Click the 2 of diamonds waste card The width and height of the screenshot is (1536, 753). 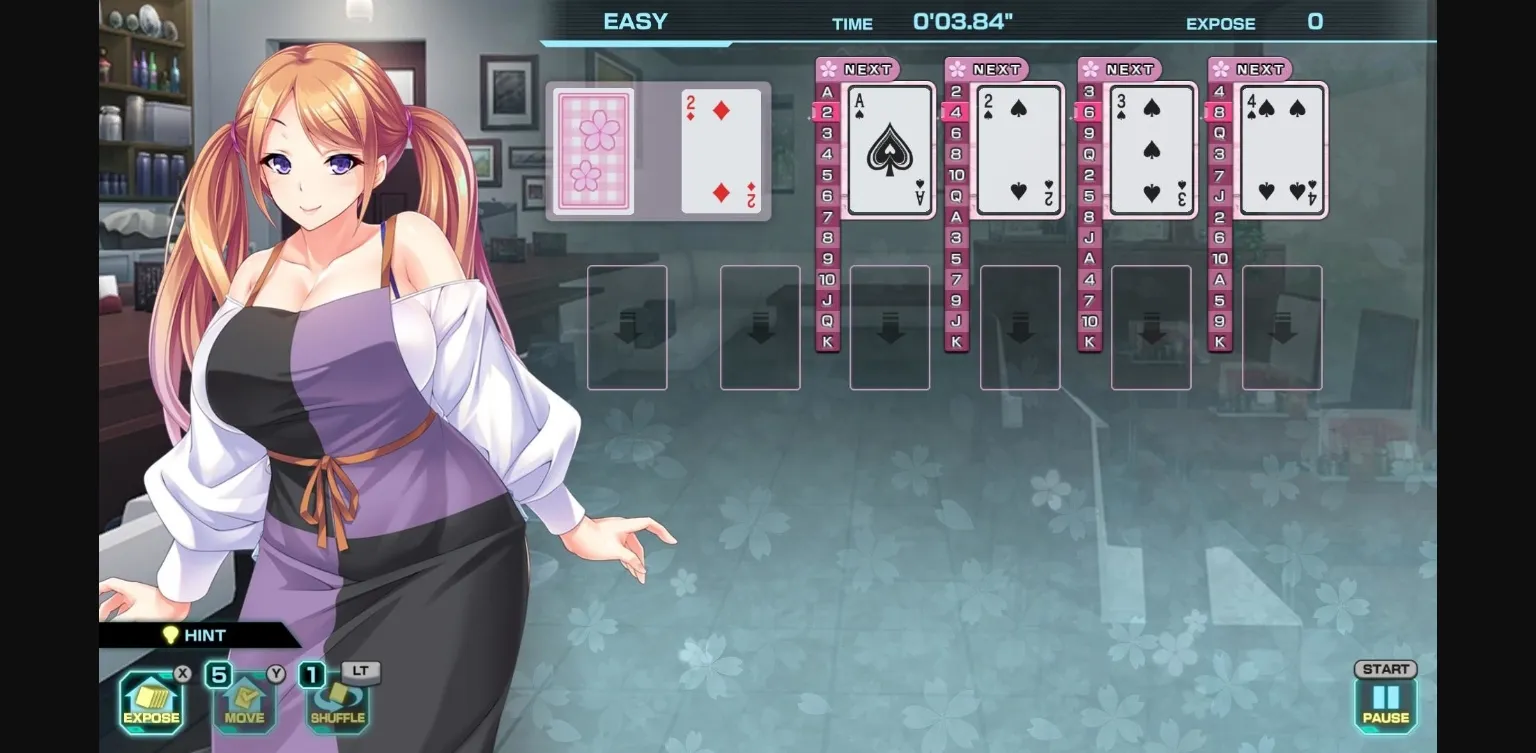[720, 151]
